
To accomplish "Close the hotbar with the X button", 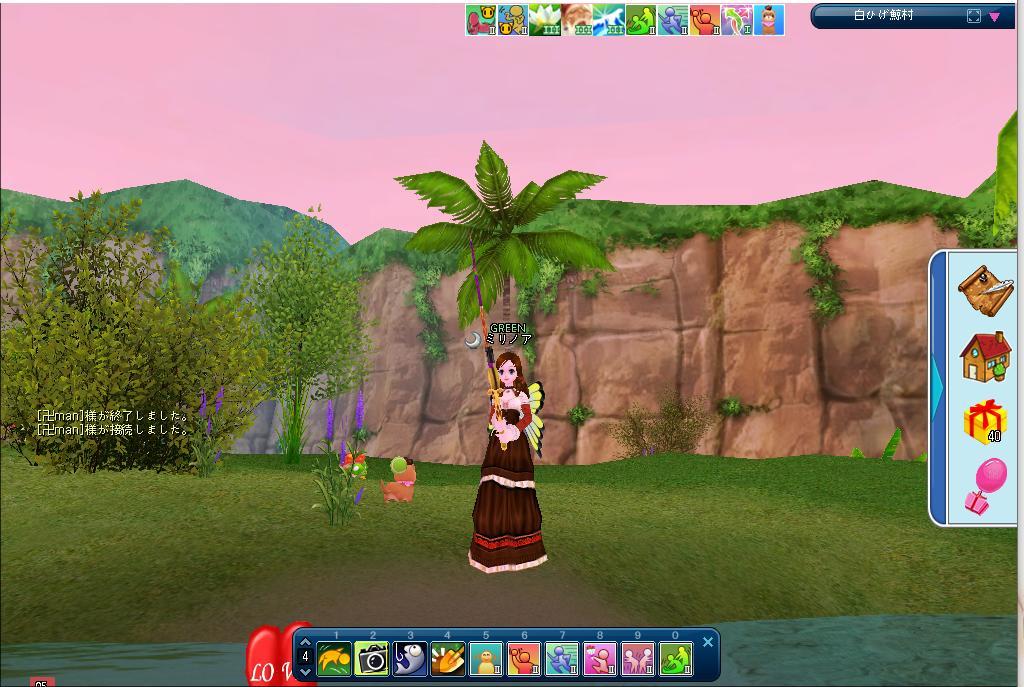I will (x=708, y=642).
